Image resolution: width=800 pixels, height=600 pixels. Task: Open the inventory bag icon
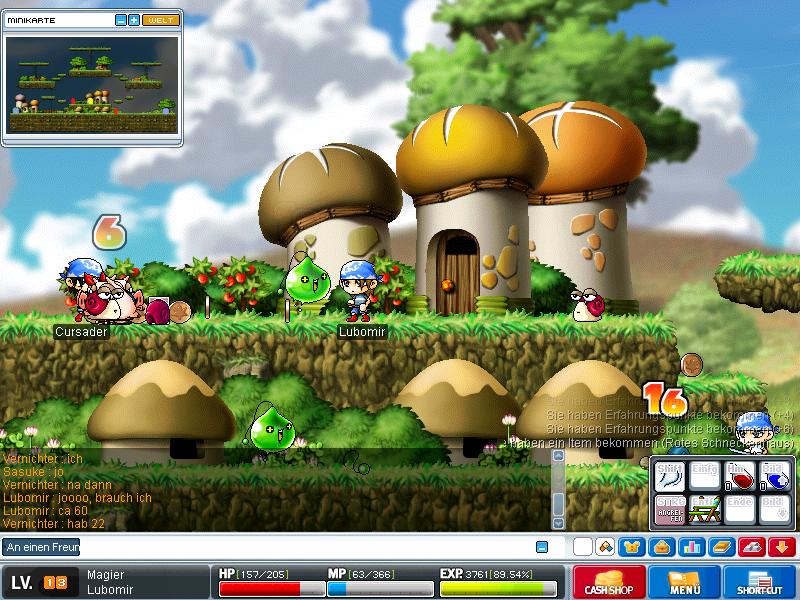tap(661, 547)
